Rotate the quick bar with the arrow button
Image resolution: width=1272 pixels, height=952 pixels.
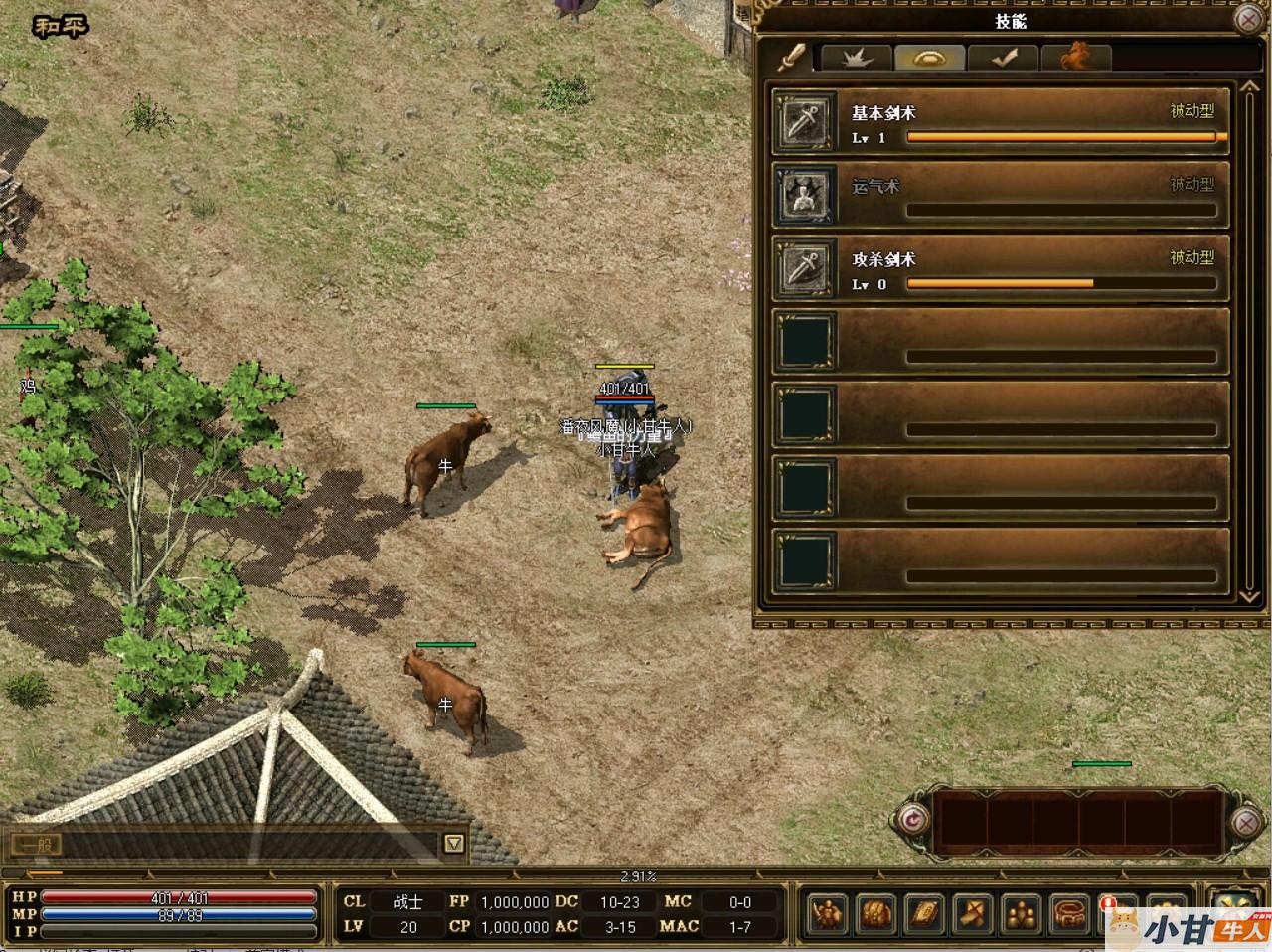coord(910,821)
